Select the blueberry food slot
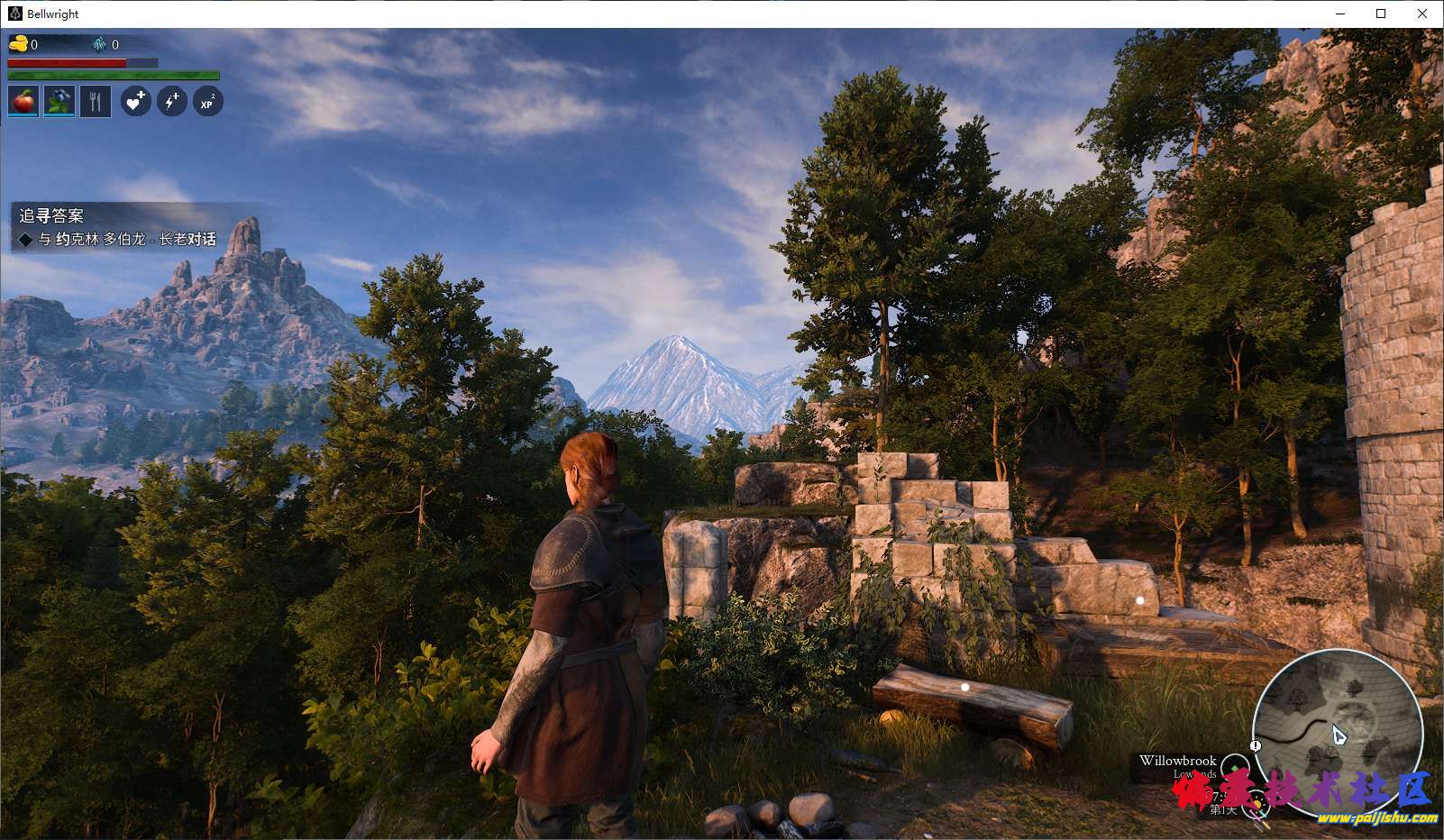Image resolution: width=1444 pixels, height=840 pixels. click(x=59, y=102)
